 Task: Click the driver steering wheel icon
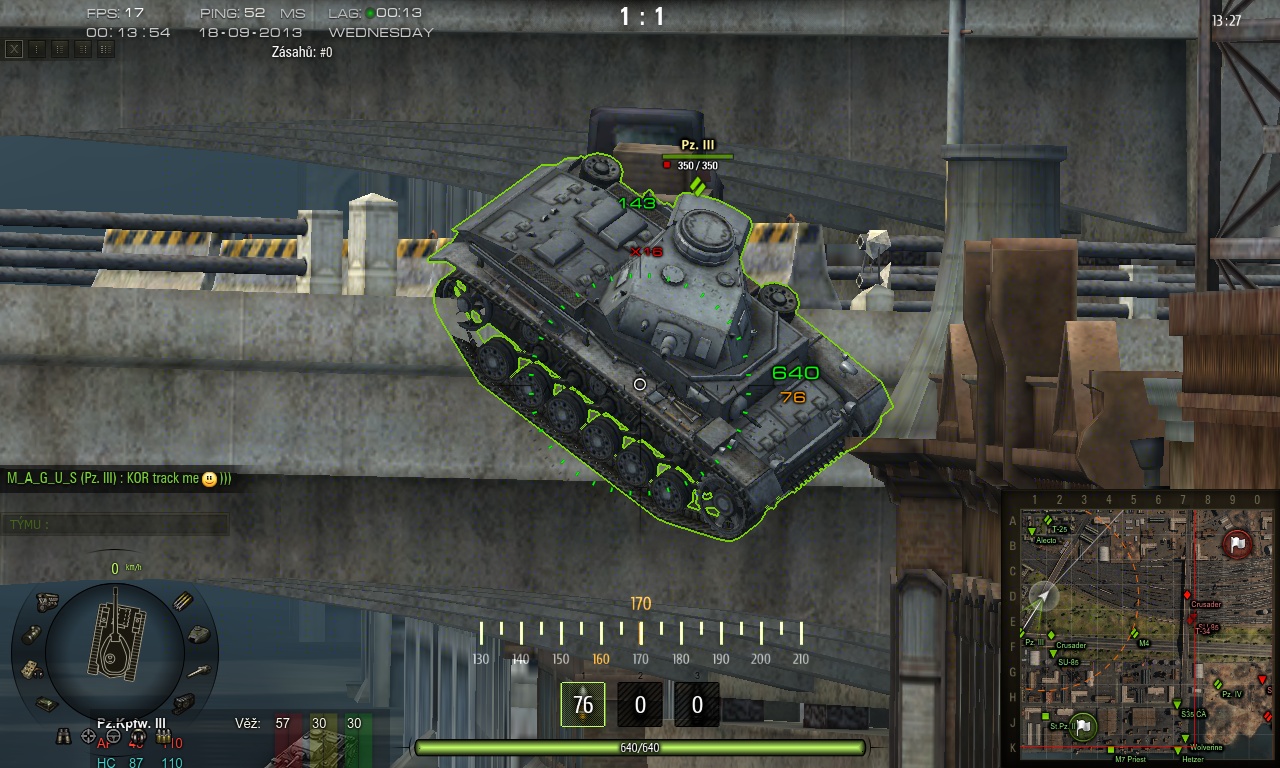[x=113, y=738]
